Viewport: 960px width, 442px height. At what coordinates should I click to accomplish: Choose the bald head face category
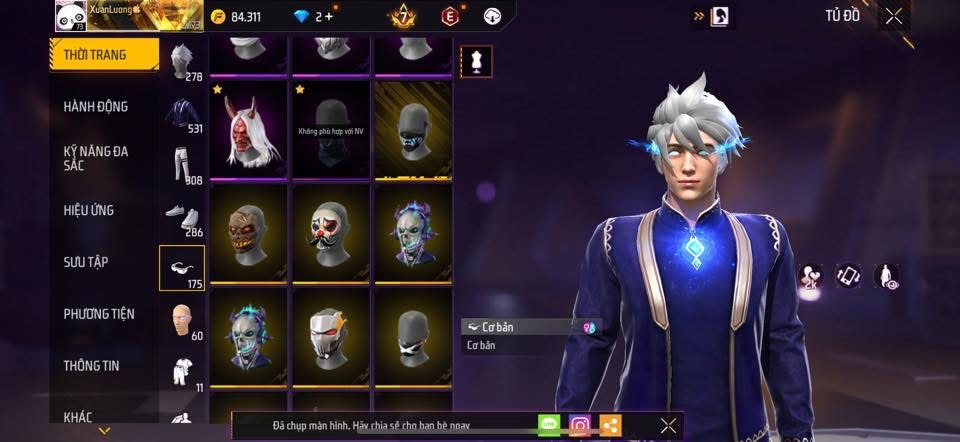181,319
